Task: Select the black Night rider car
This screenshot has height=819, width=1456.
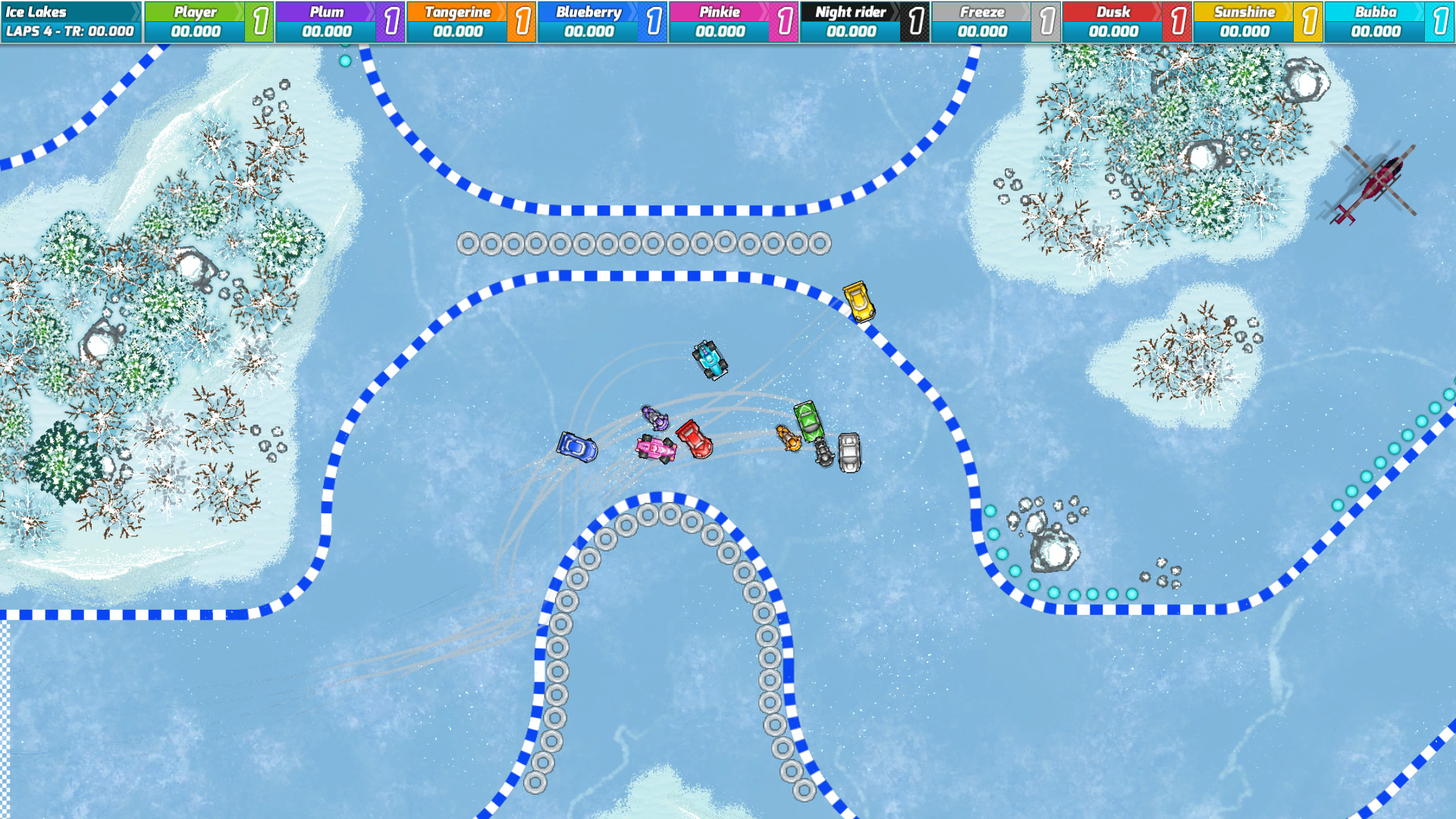Action: click(x=824, y=453)
